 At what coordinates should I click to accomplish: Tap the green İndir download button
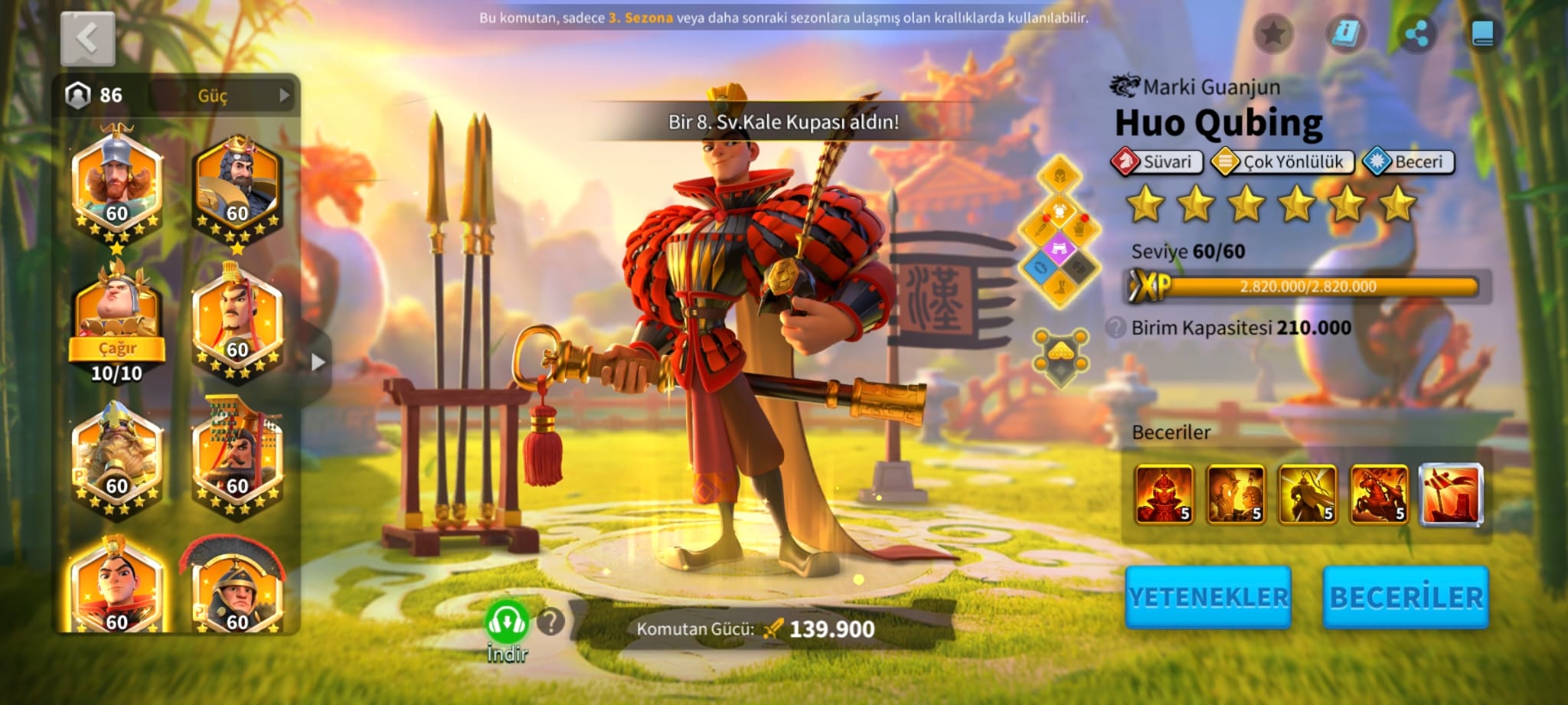click(507, 624)
